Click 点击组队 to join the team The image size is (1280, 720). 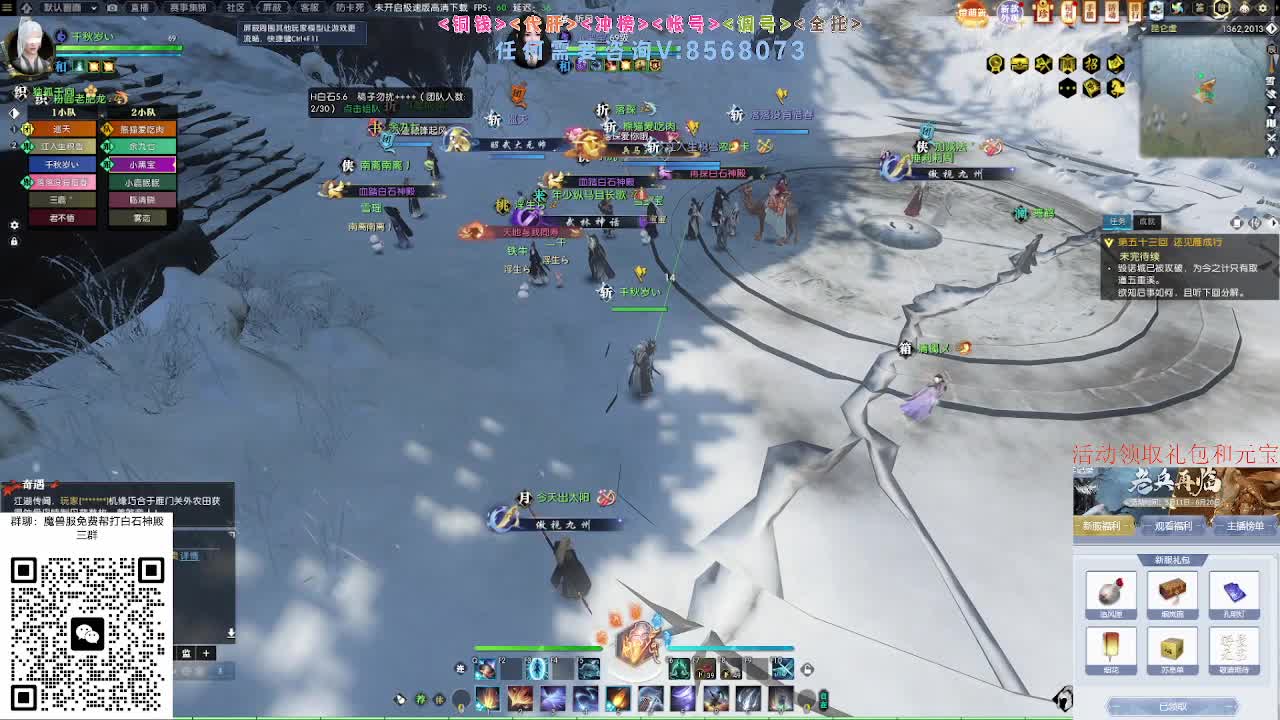click(362, 108)
